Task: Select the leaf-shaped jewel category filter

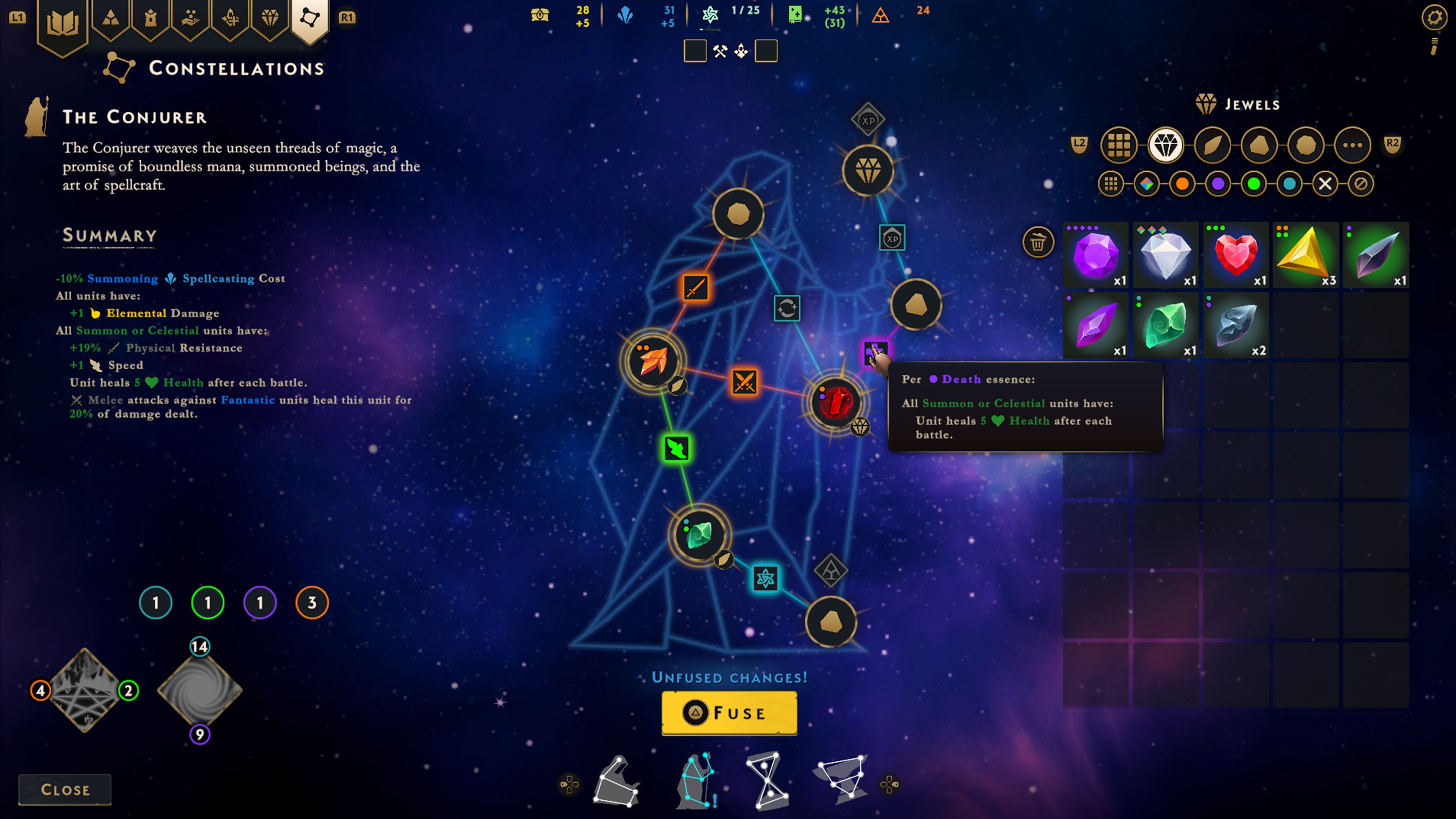Action: (1213, 145)
